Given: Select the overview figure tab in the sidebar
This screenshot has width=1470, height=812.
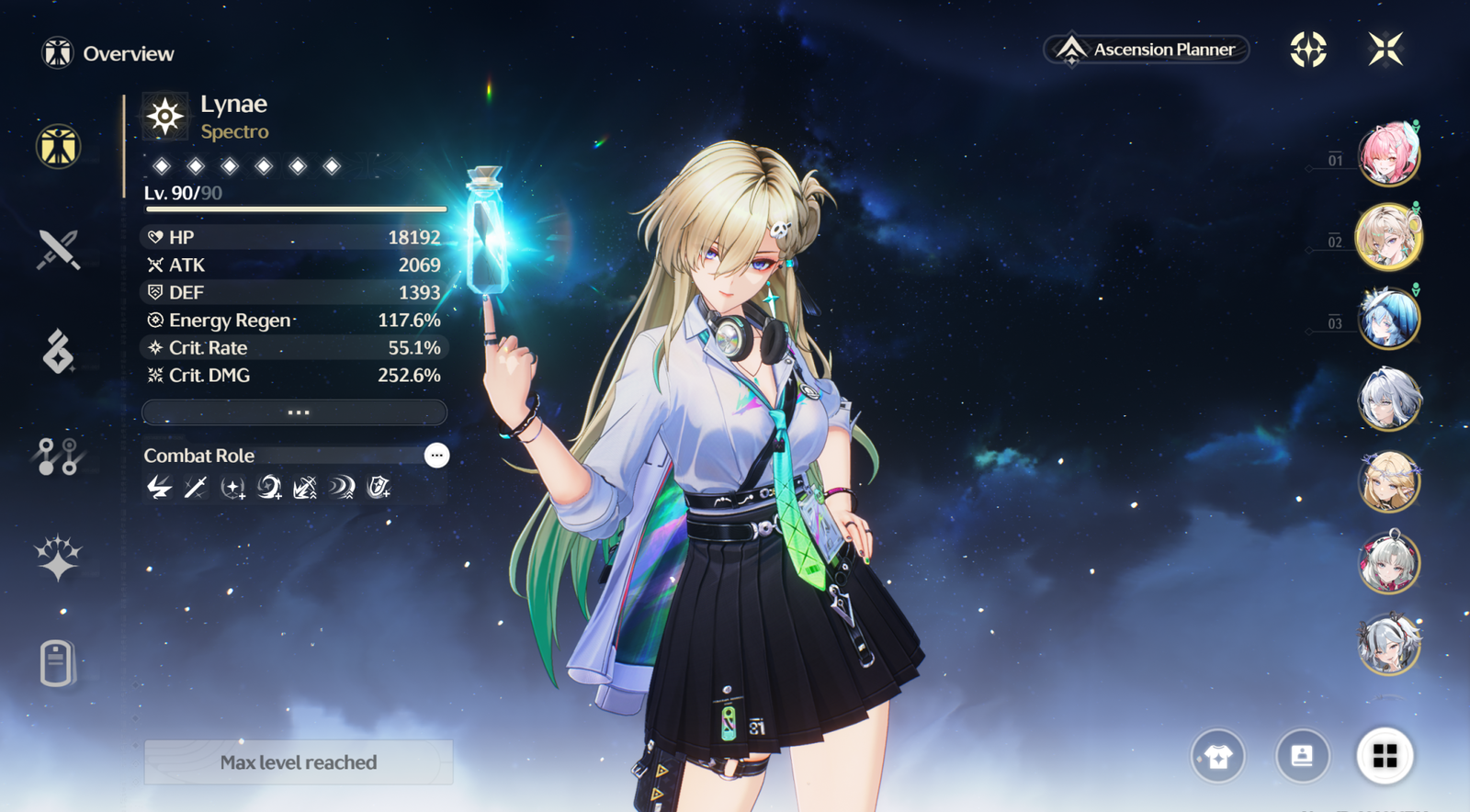Looking at the screenshot, I should (x=58, y=147).
